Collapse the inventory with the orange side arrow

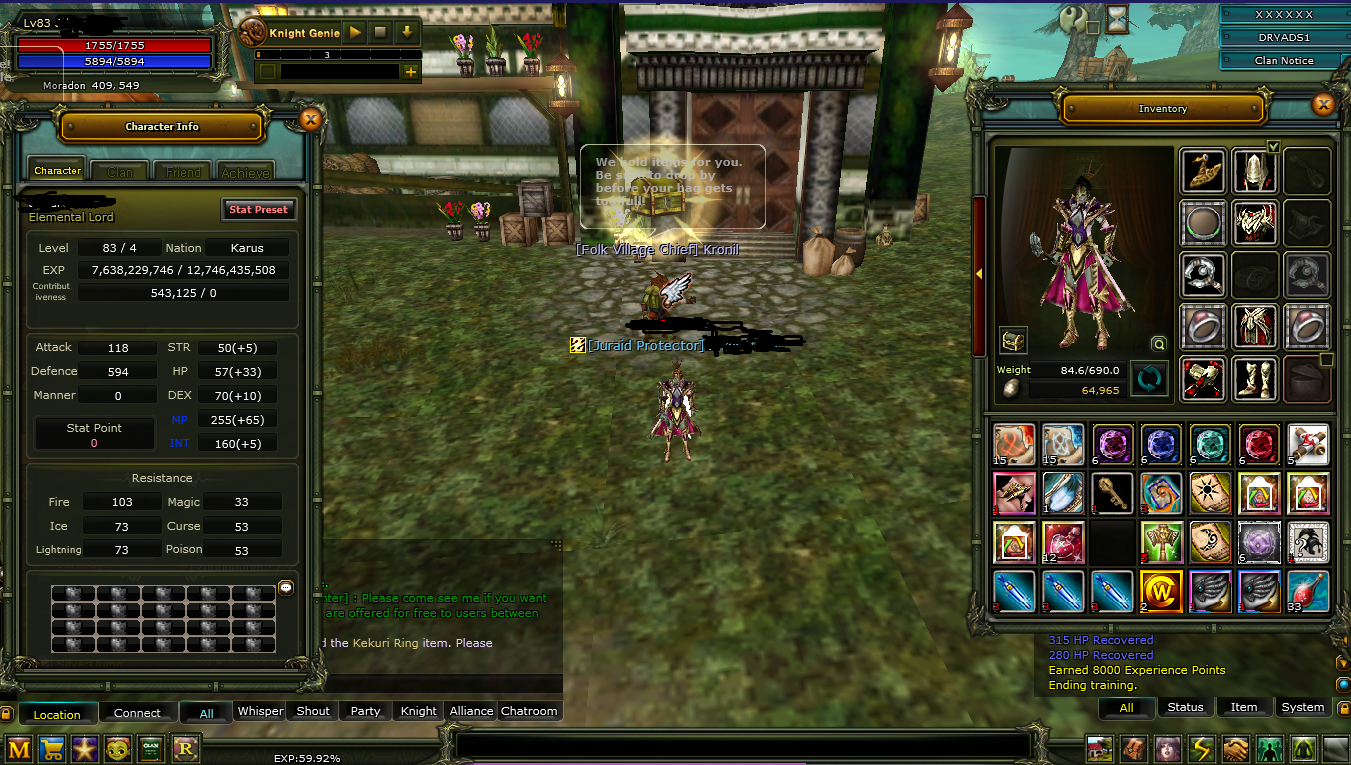coord(977,274)
